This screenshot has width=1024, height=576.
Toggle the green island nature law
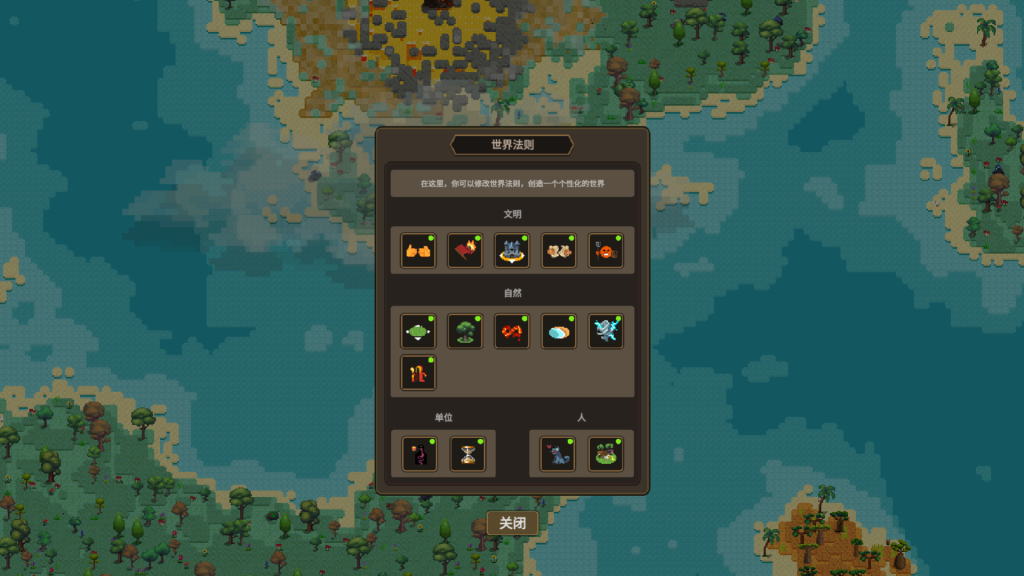[x=418, y=331]
